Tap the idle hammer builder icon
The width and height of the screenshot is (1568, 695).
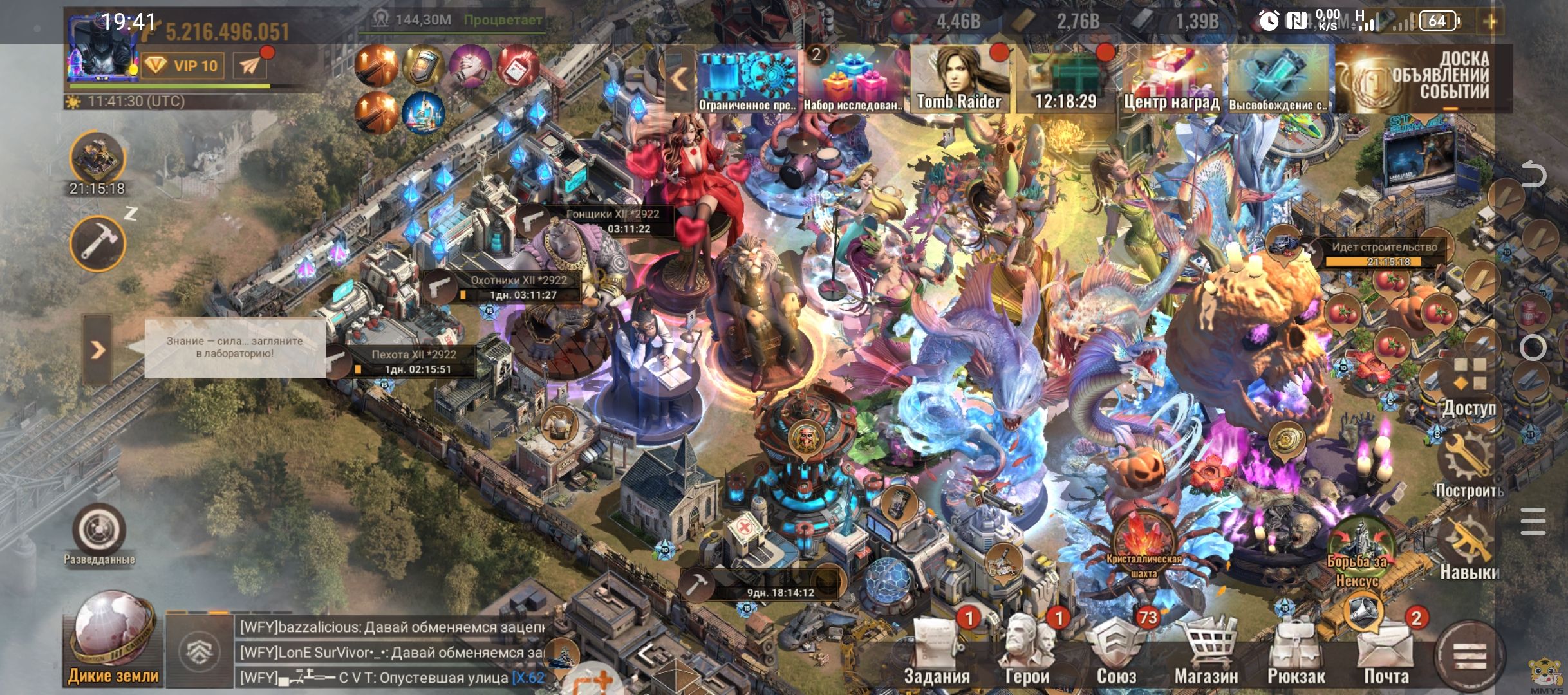point(98,243)
